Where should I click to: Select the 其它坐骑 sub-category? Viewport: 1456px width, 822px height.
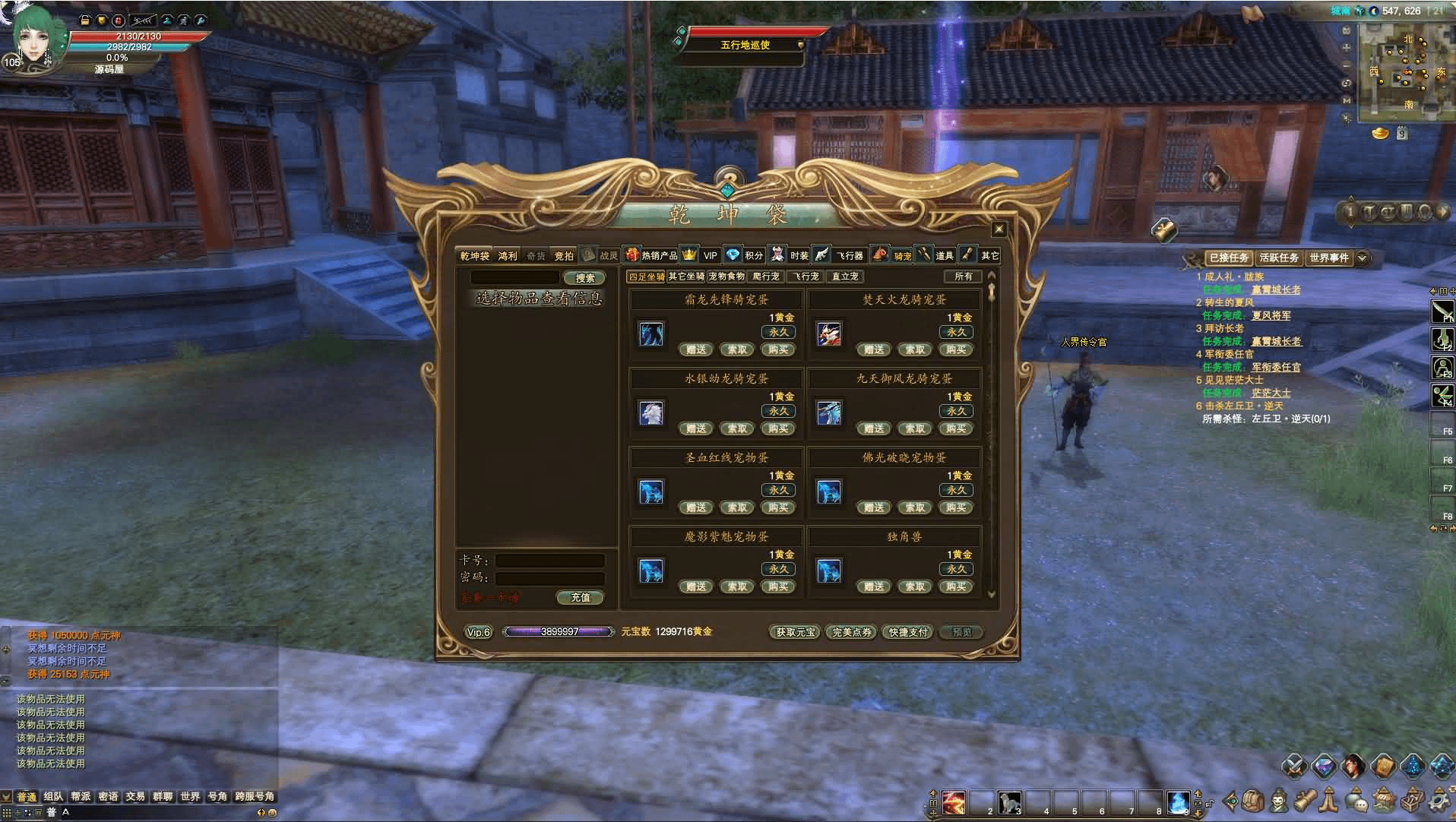click(686, 277)
